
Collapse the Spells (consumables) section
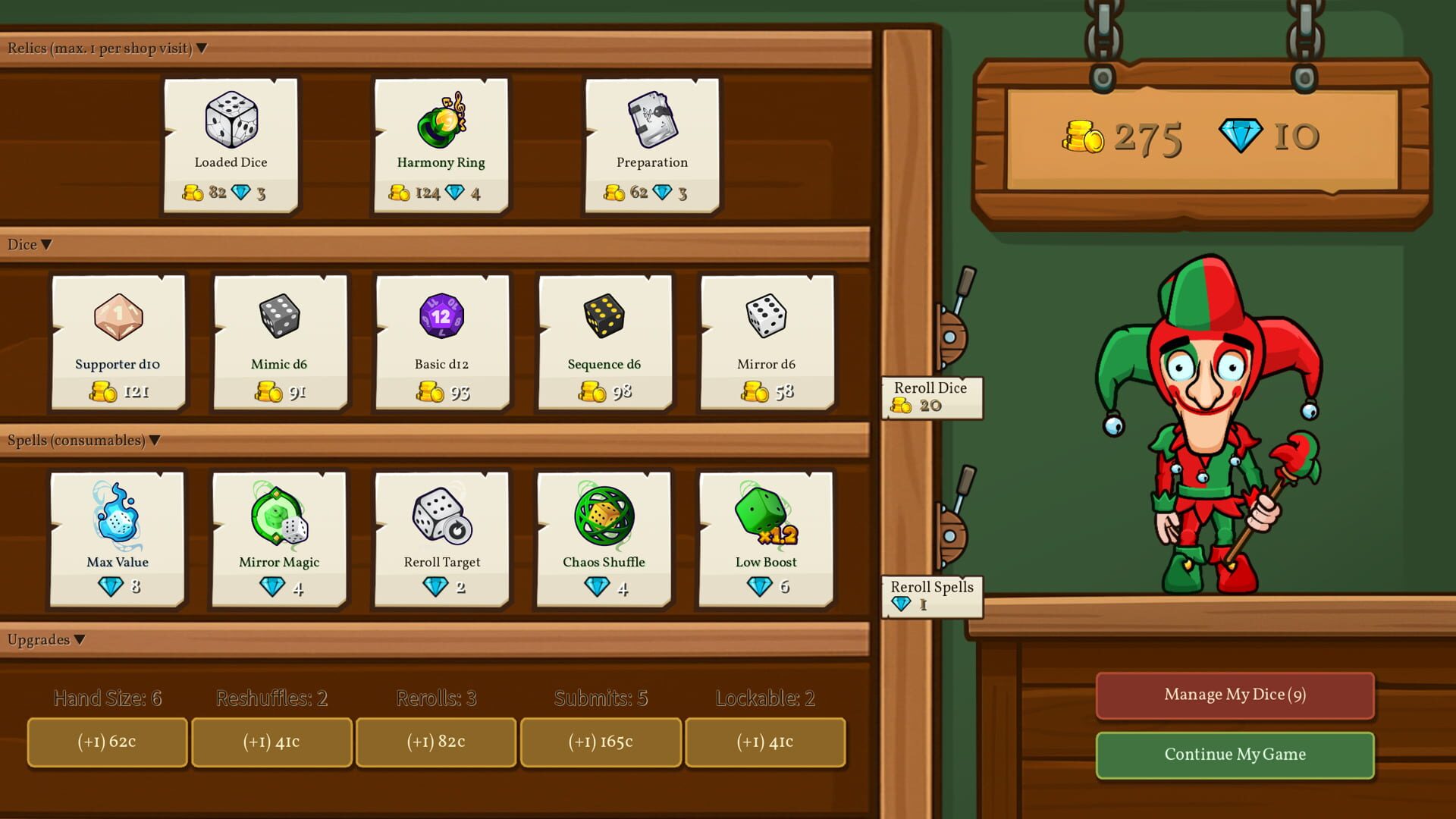pyautogui.click(x=155, y=440)
